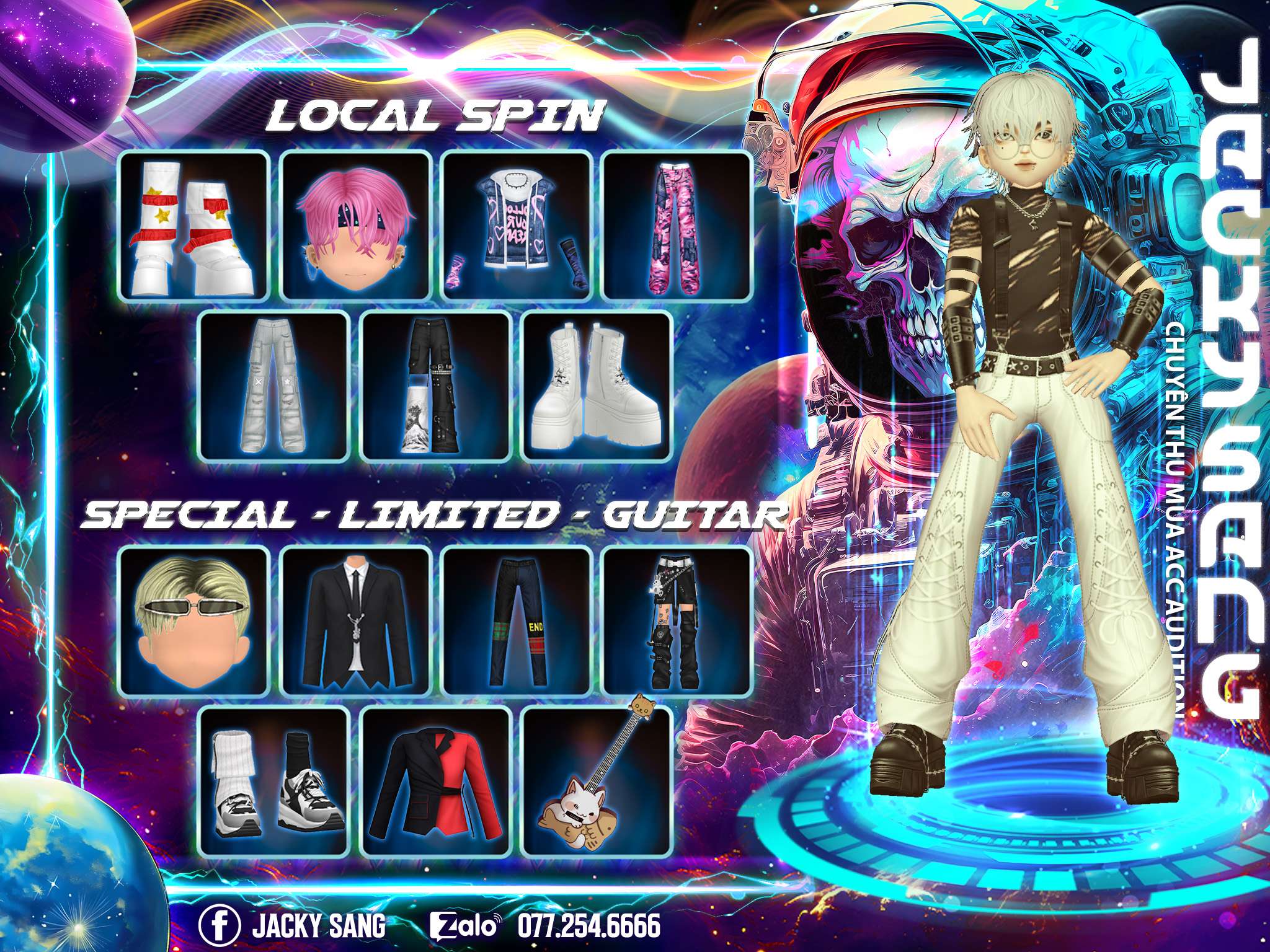Select the navy plaid-patch jeans tile

[x=516, y=622]
